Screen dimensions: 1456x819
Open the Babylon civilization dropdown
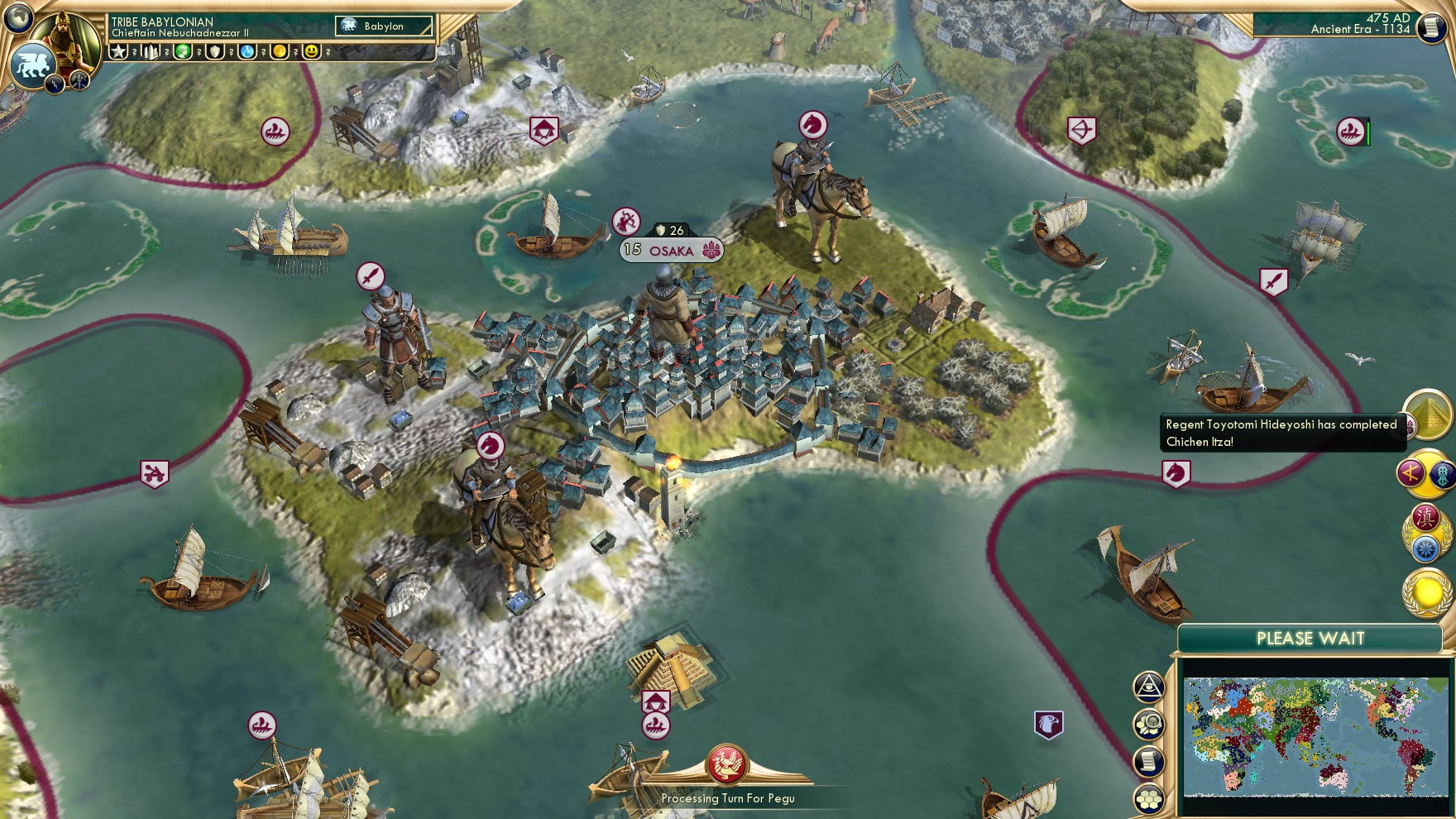(x=382, y=26)
